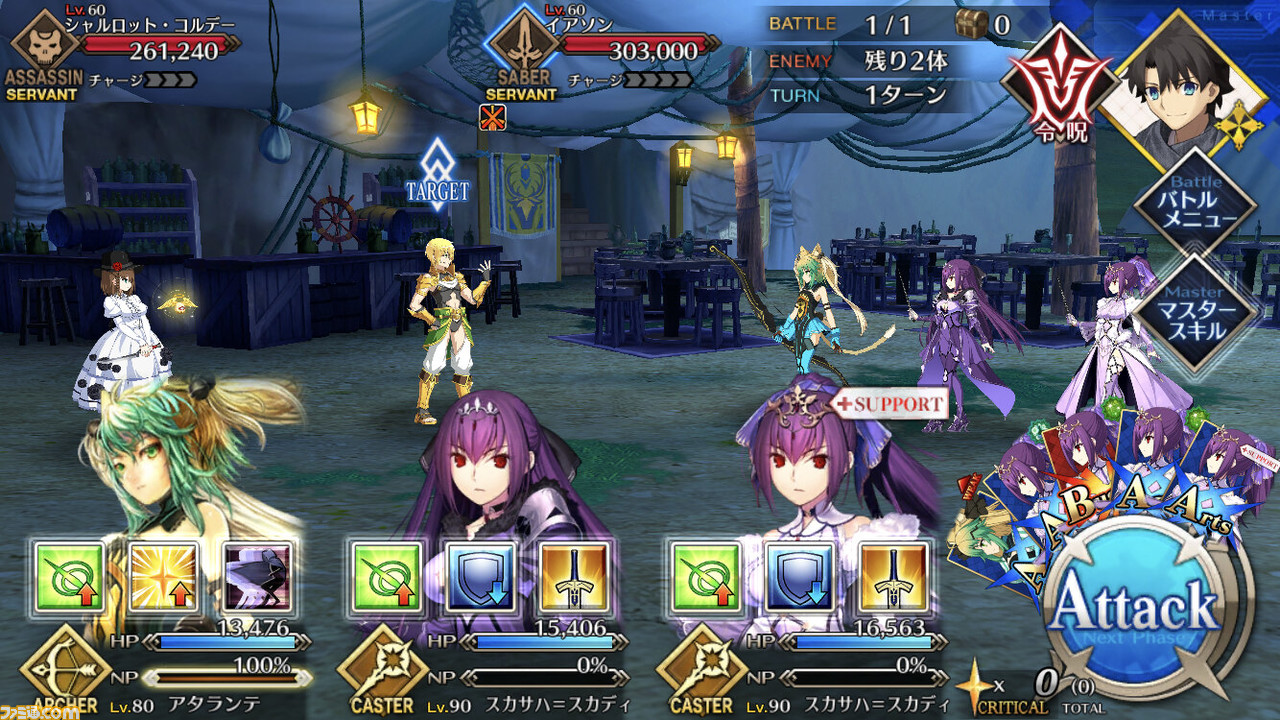Use non-support Skadi's green arrow buff skill

(x=386, y=577)
